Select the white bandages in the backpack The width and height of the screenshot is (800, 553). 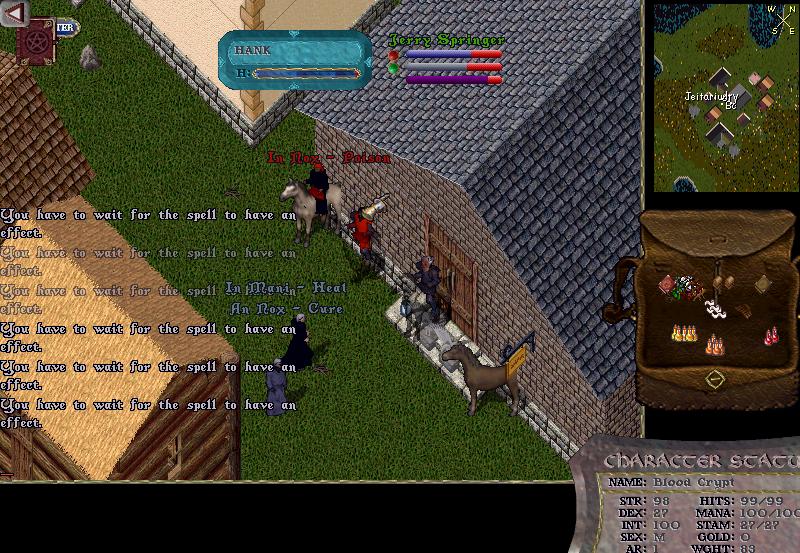tap(715, 307)
